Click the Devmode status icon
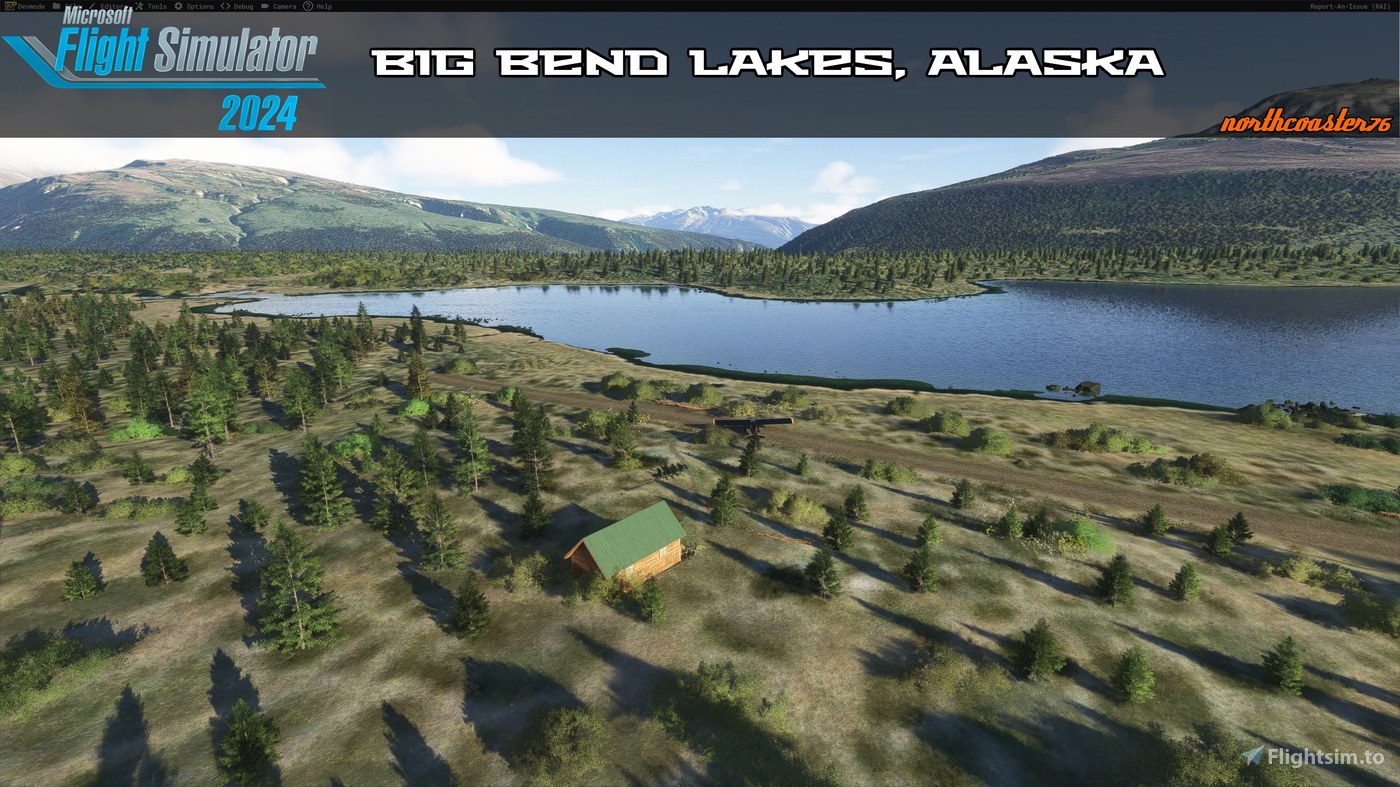 (10, 5)
